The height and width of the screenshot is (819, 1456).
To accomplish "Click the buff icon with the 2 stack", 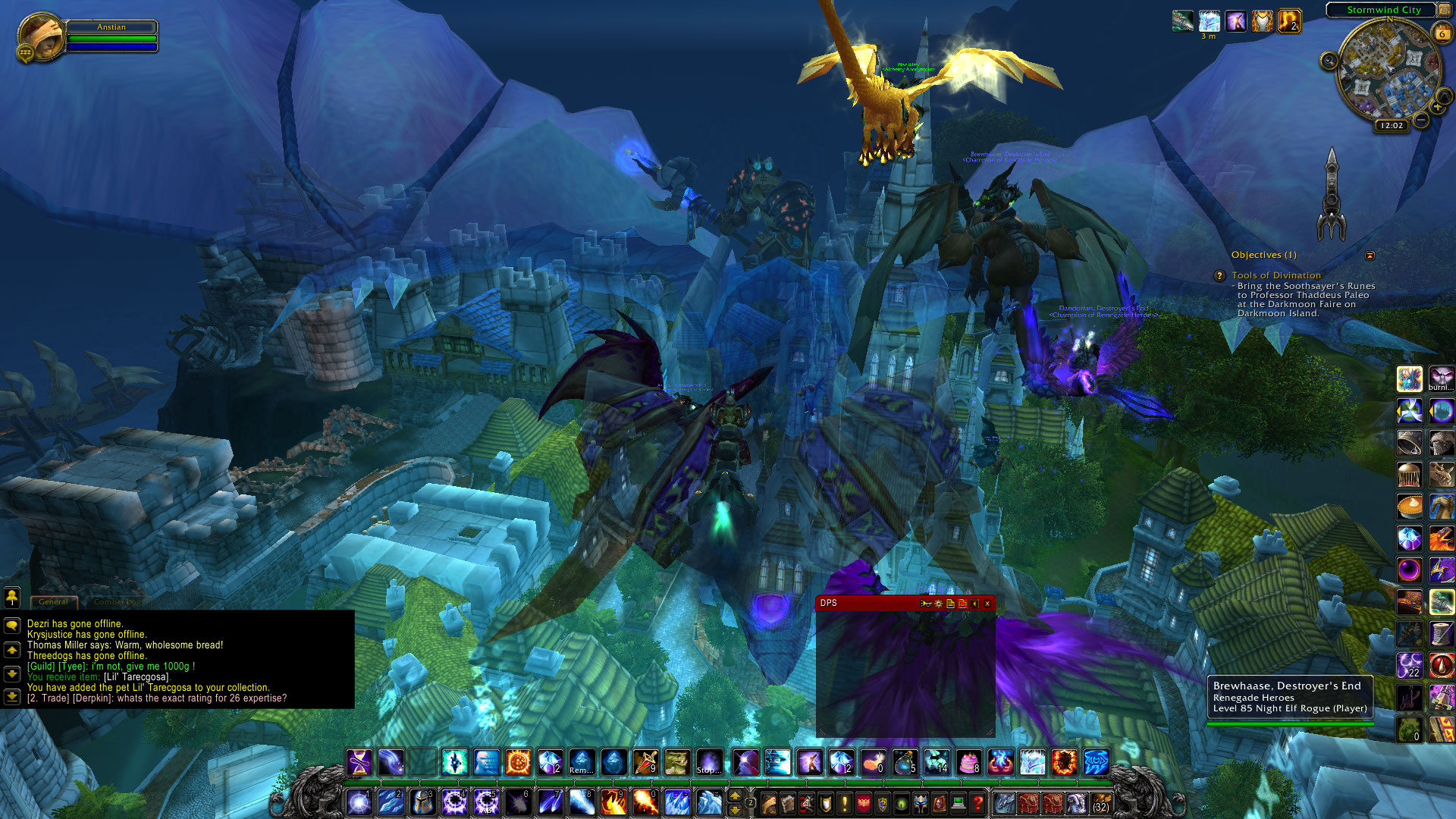I will click(1288, 21).
